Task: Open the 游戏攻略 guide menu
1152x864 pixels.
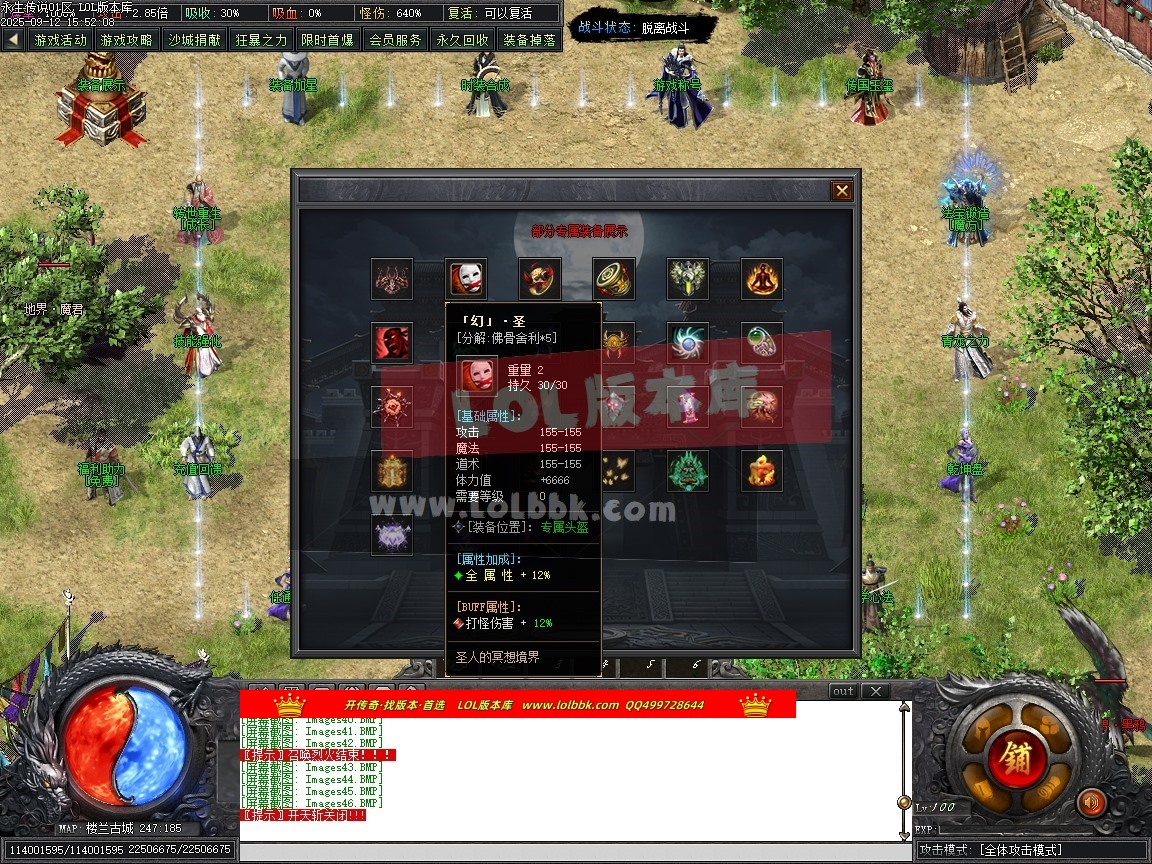Action: pos(127,40)
